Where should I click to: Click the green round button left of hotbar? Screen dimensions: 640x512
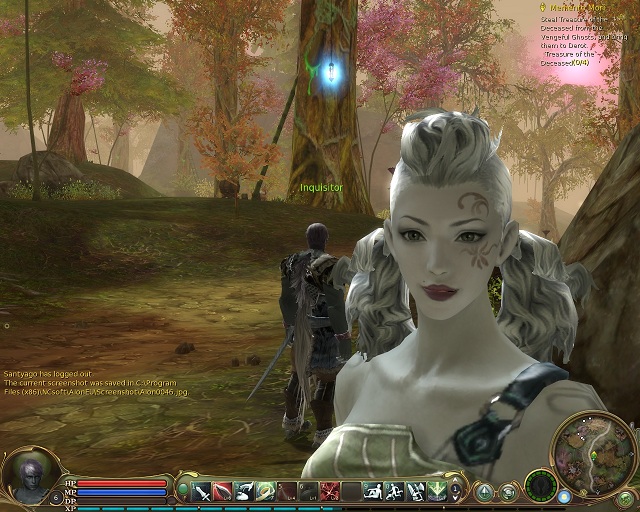pos(183,491)
